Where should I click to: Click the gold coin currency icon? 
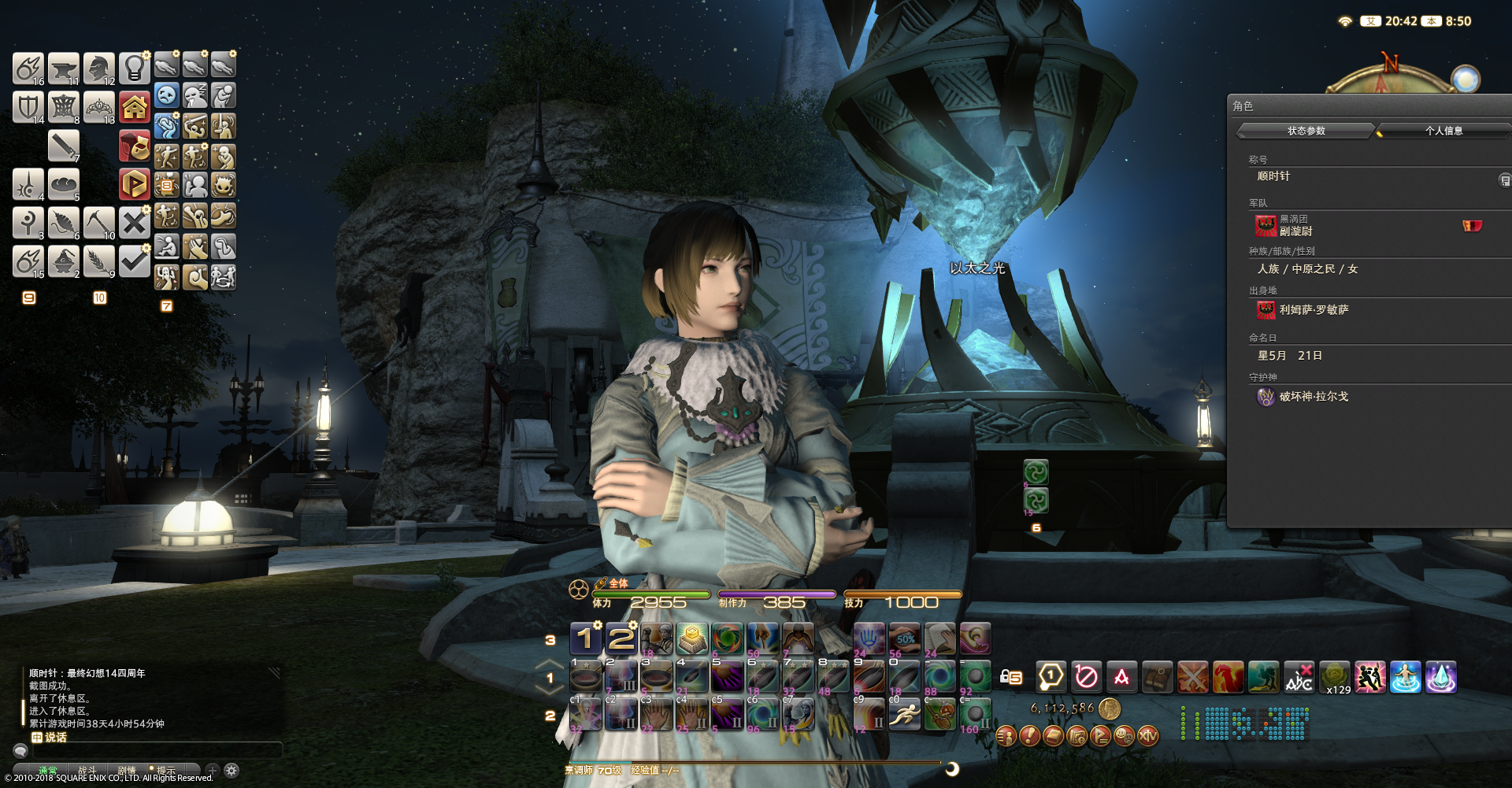[1109, 708]
